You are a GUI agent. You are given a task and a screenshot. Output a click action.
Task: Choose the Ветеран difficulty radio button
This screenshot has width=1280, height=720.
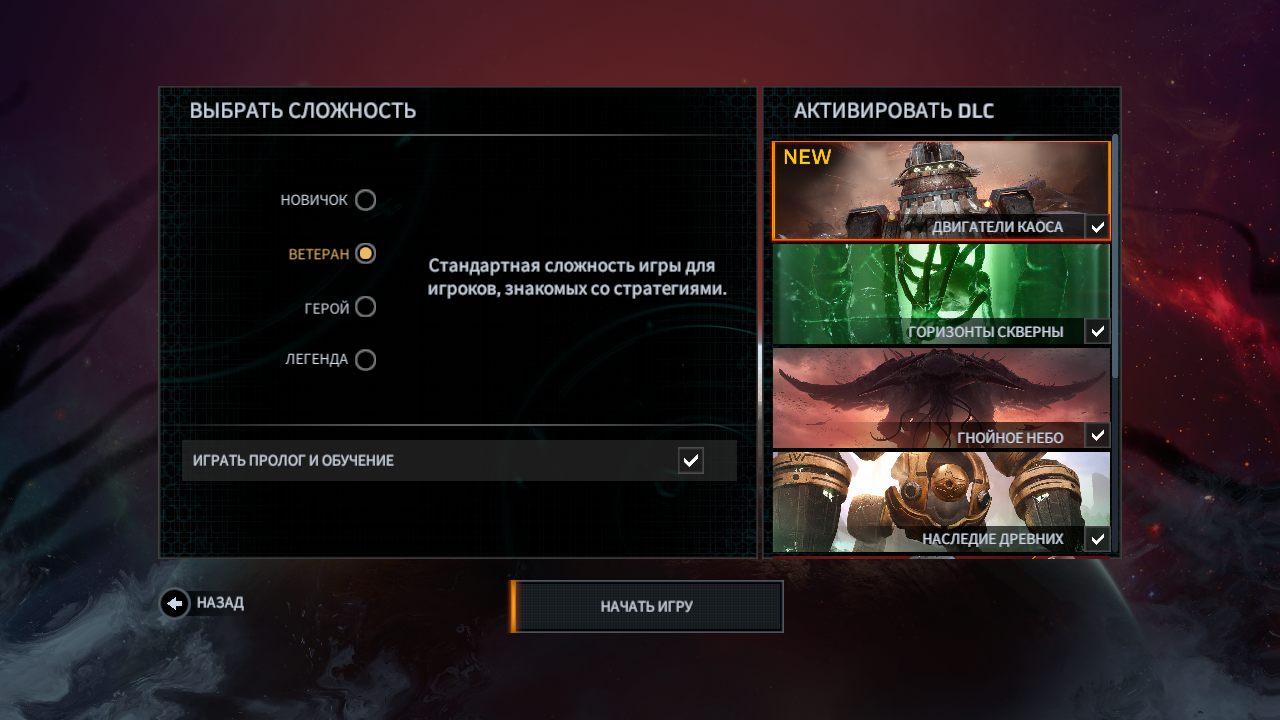[366, 254]
